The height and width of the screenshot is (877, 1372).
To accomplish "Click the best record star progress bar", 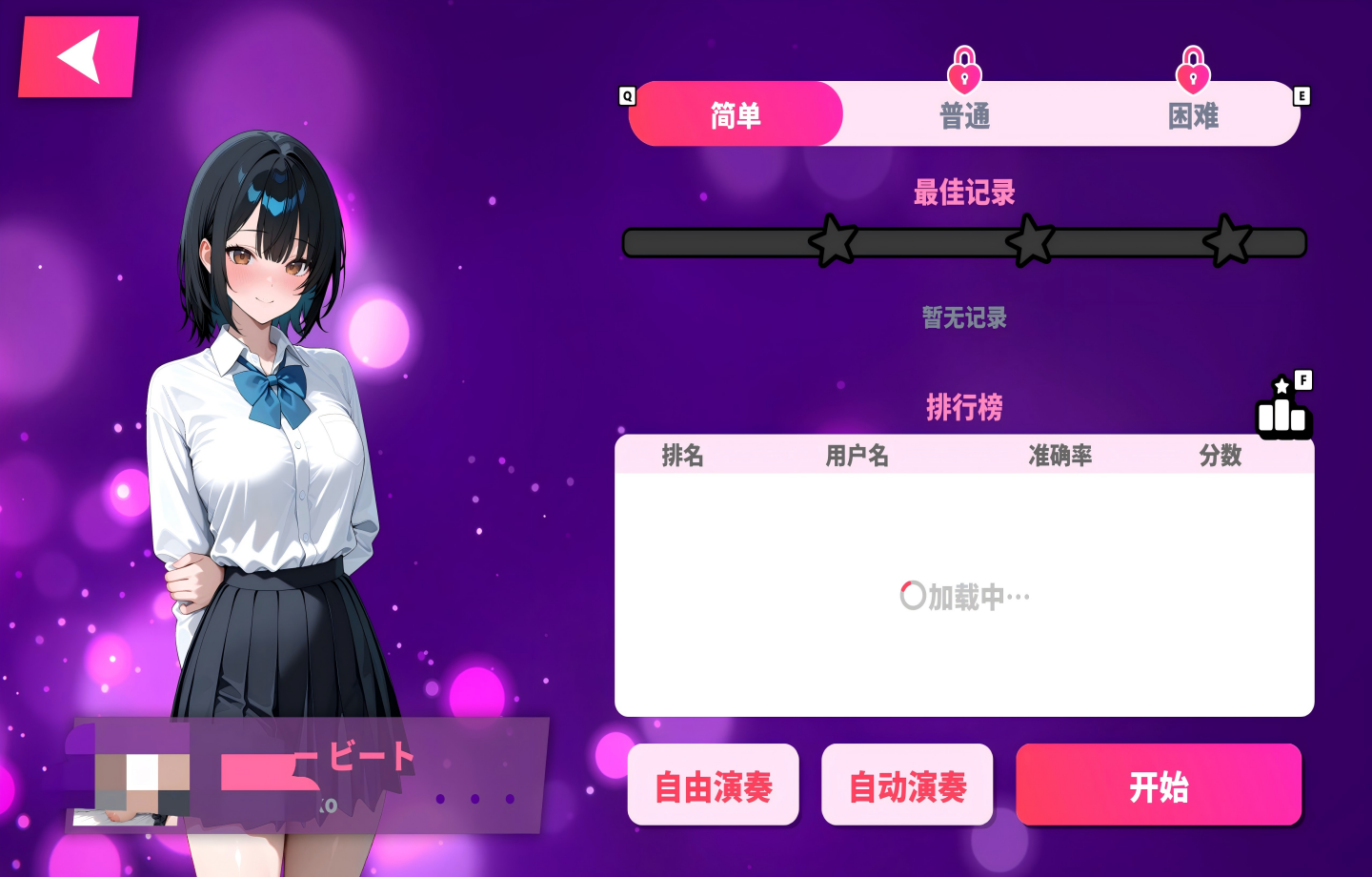I will (965, 241).
